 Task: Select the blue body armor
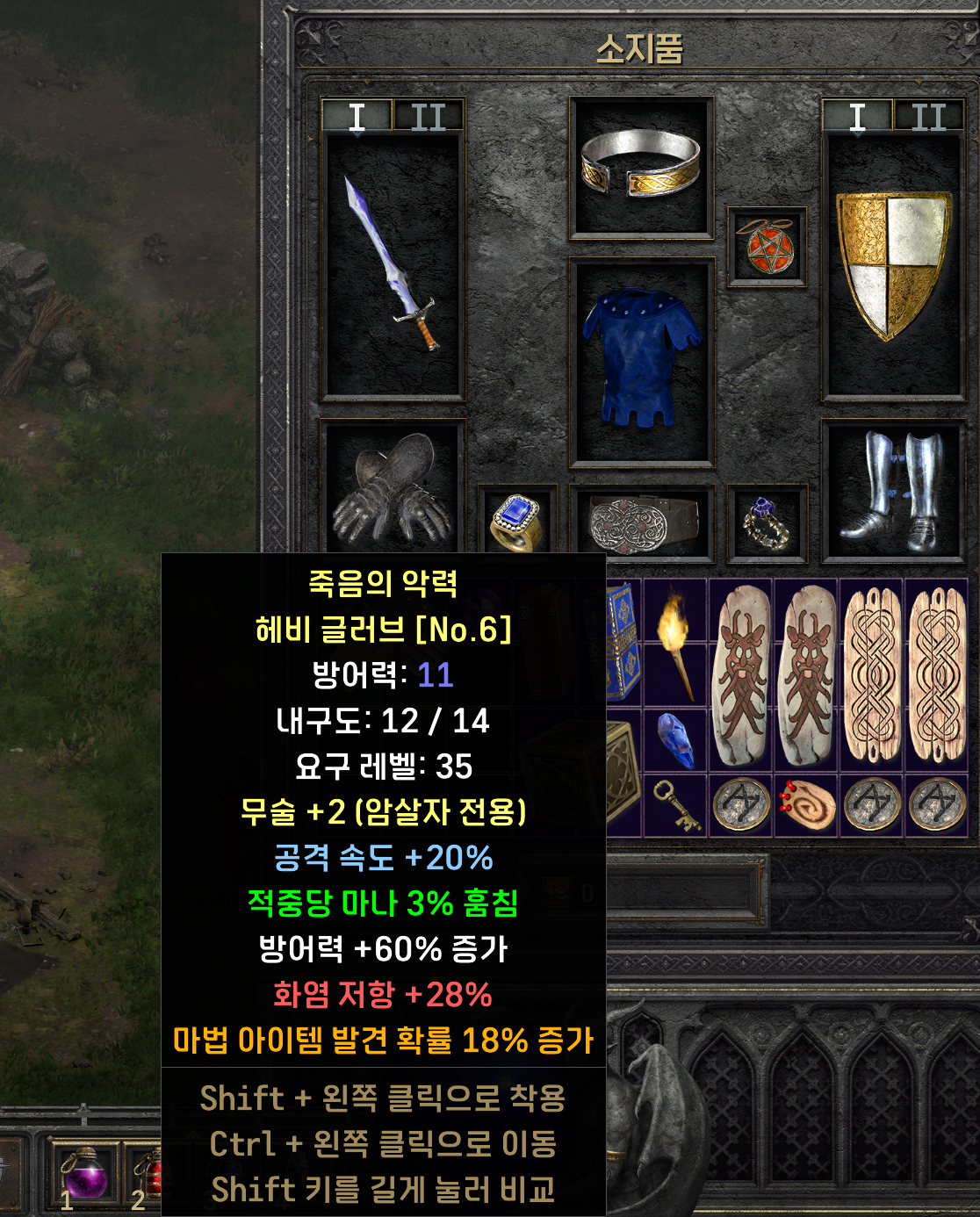(x=641, y=360)
